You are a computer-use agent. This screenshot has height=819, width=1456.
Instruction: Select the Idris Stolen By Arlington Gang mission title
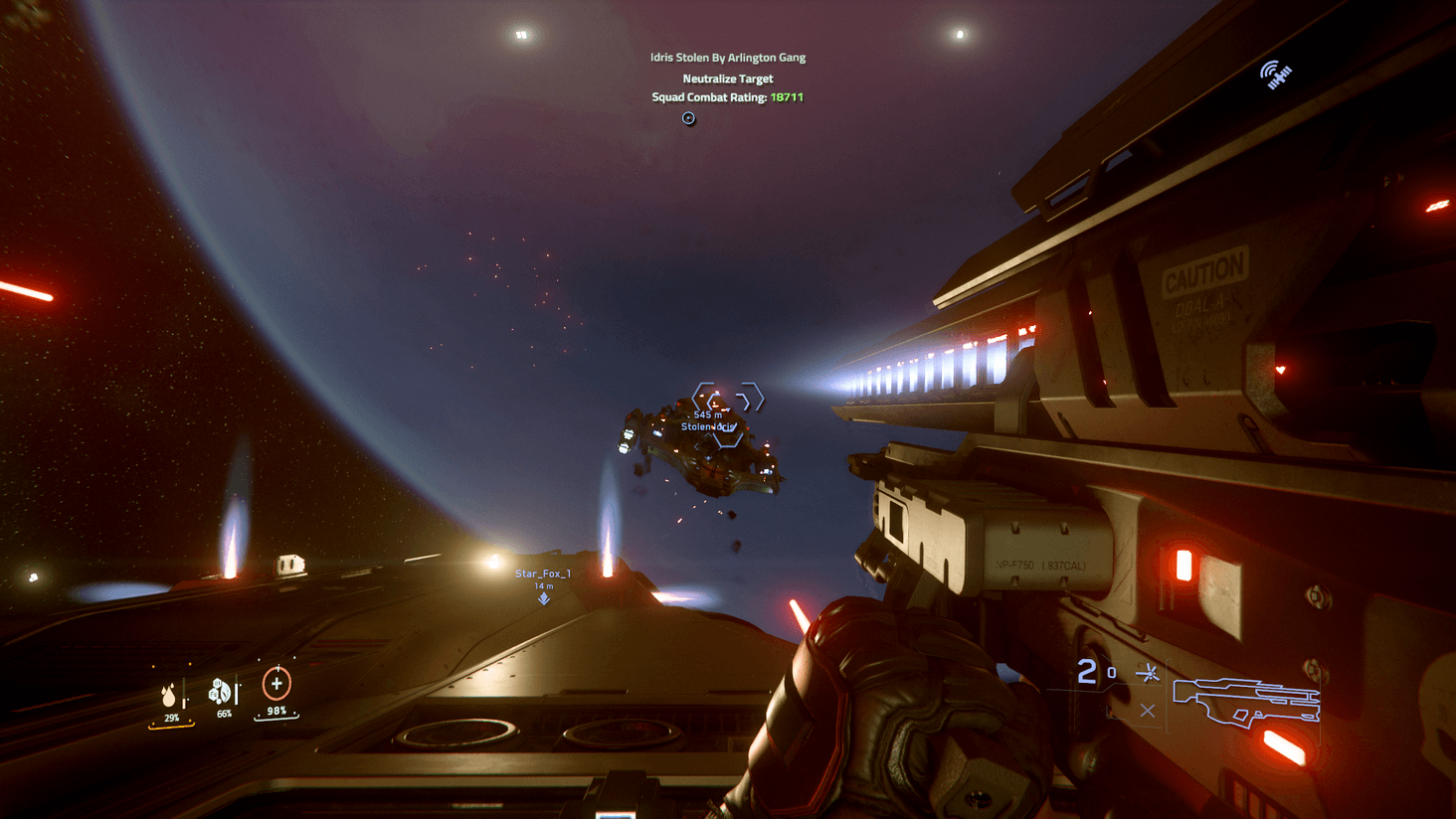[726, 59]
